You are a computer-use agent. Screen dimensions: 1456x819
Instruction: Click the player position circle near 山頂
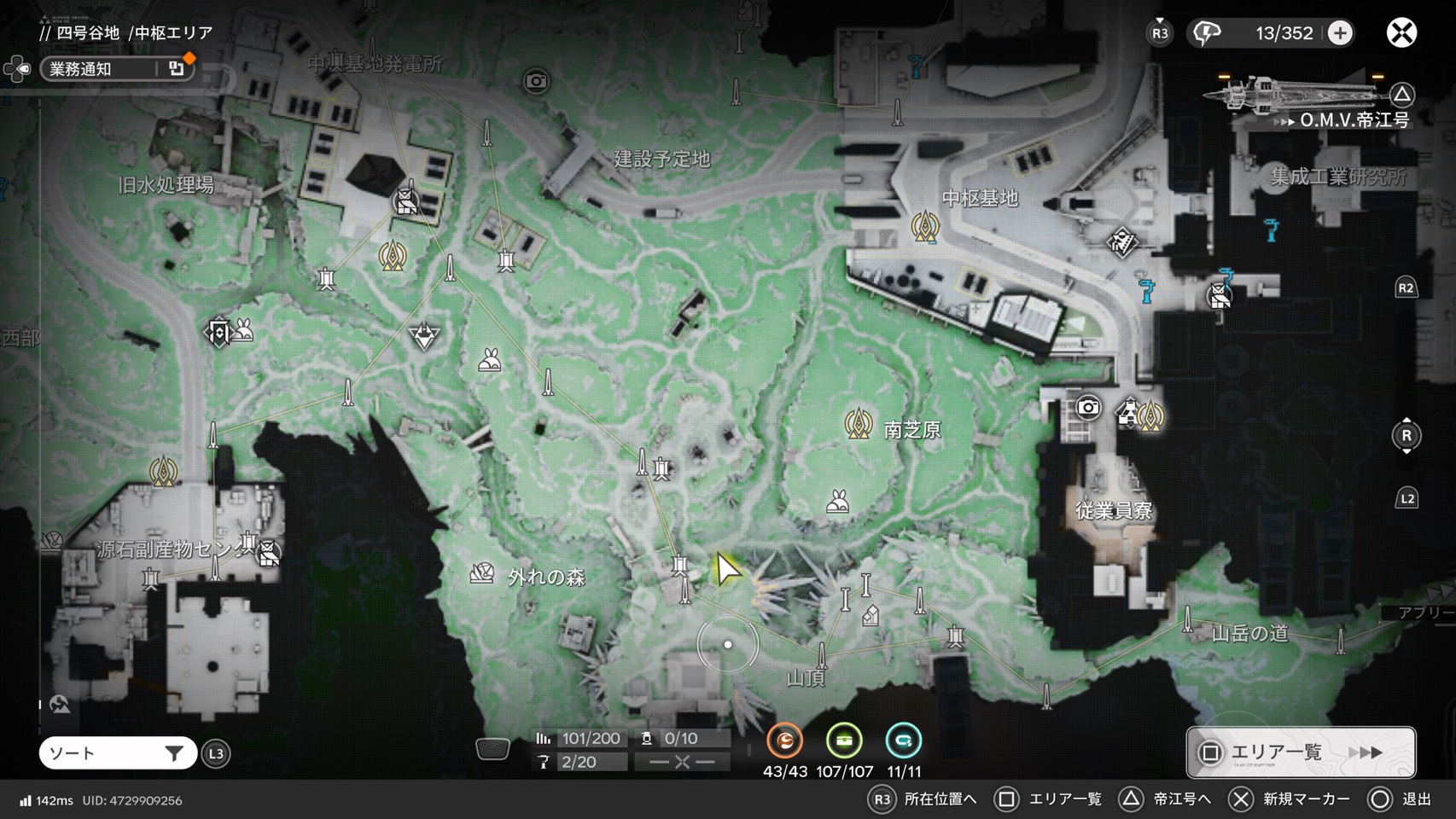click(x=728, y=645)
